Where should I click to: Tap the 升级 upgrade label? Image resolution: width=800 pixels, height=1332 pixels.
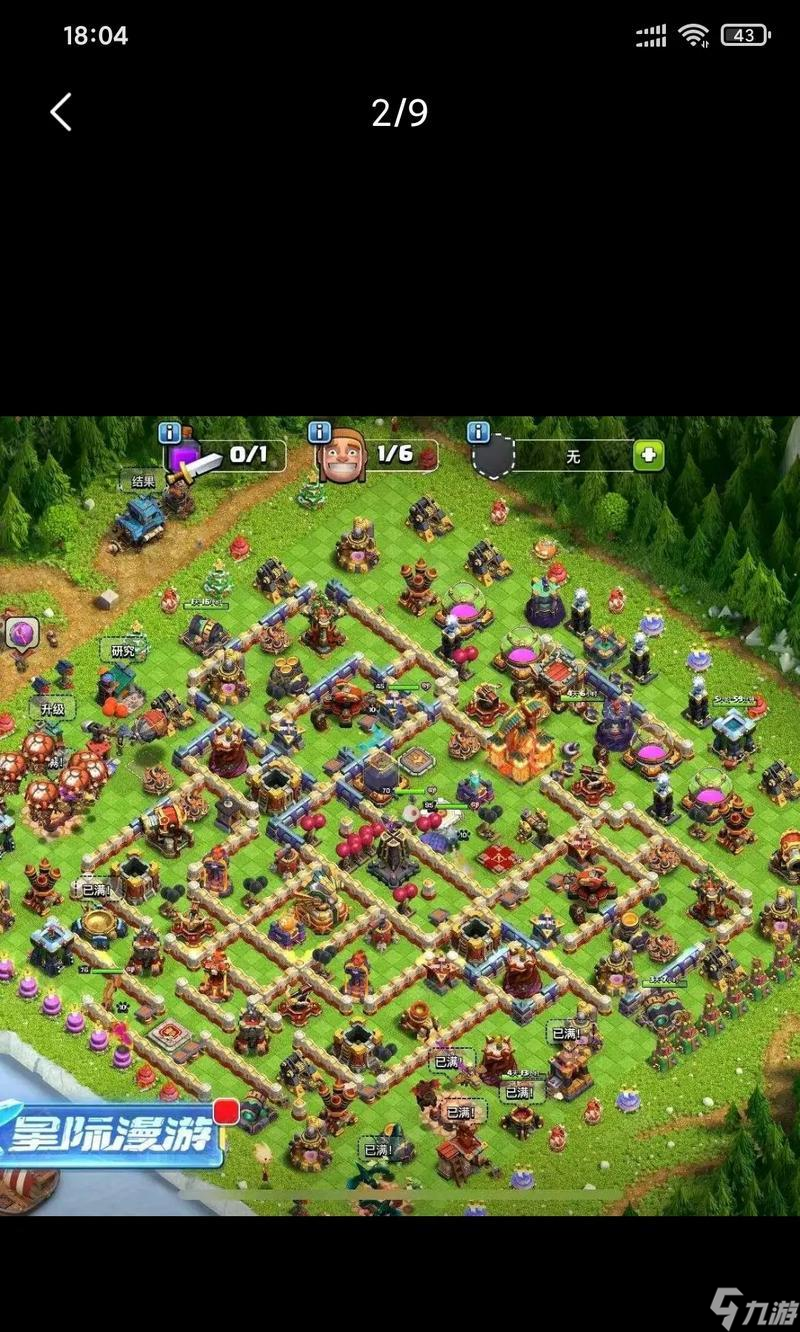tap(52, 709)
